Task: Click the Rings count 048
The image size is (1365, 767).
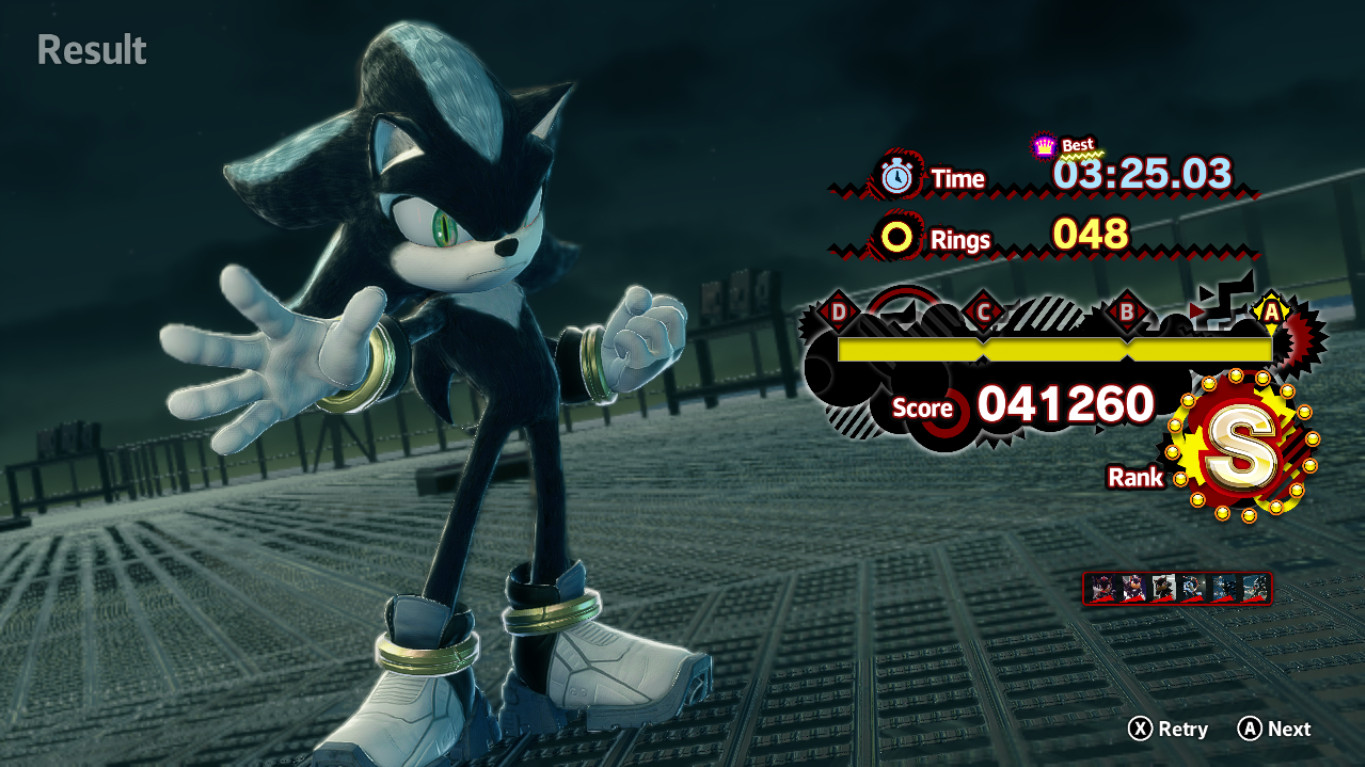Action: [x=1091, y=237]
